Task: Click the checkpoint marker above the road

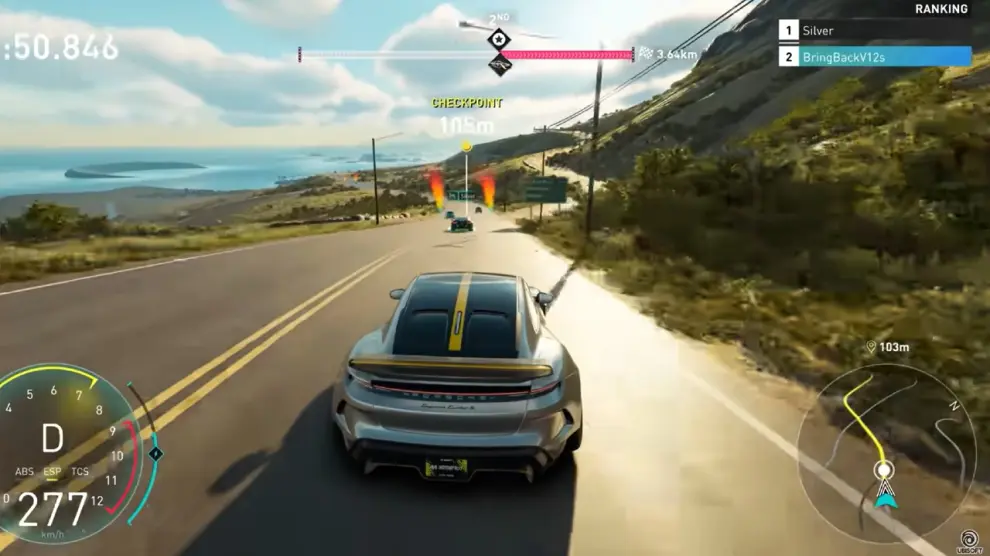Action: pos(466,147)
